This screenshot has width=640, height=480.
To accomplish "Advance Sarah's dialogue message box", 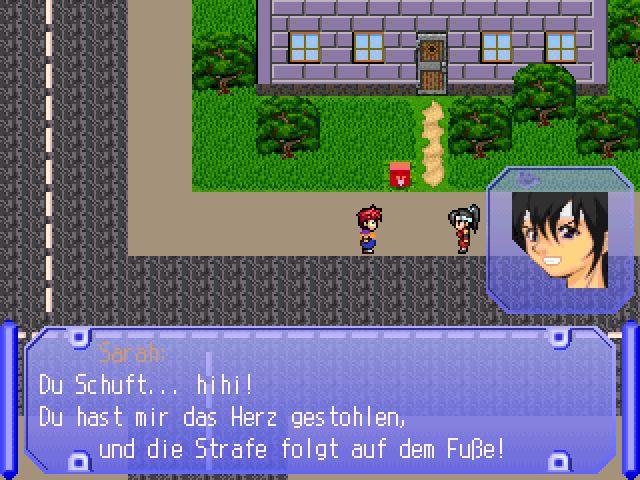I will coord(320,405).
